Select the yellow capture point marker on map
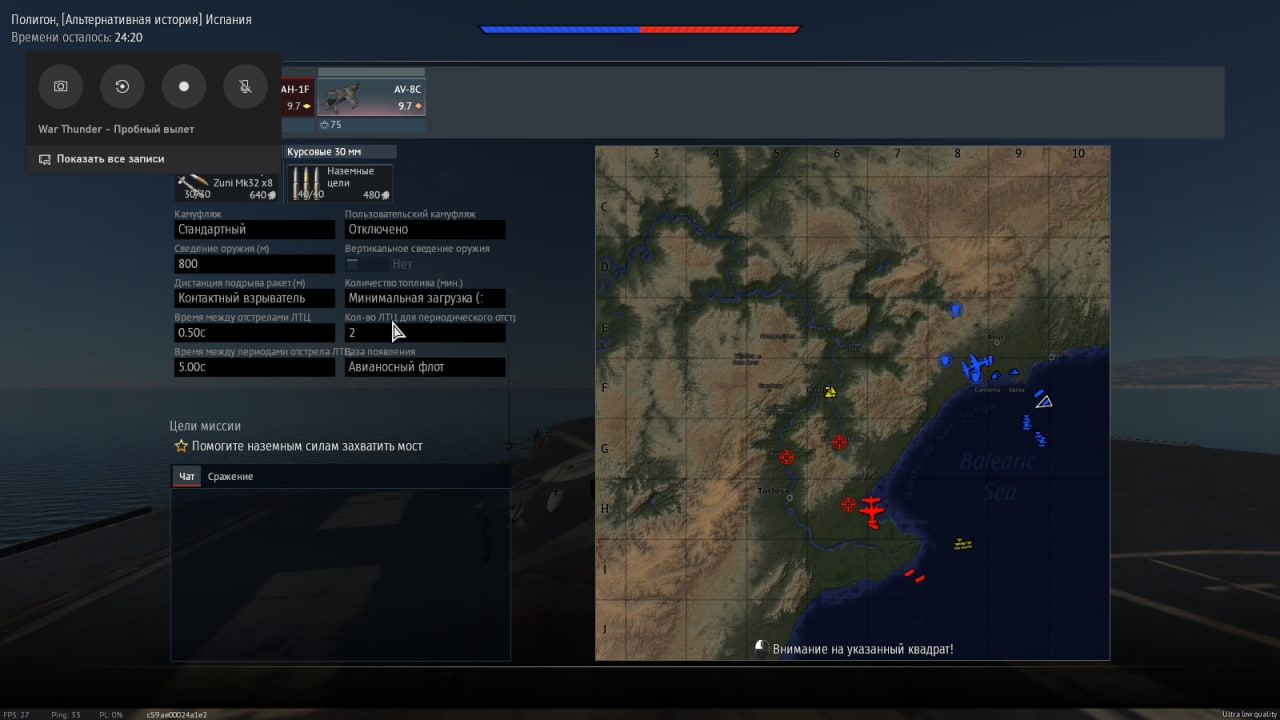 click(x=829, y=392)
